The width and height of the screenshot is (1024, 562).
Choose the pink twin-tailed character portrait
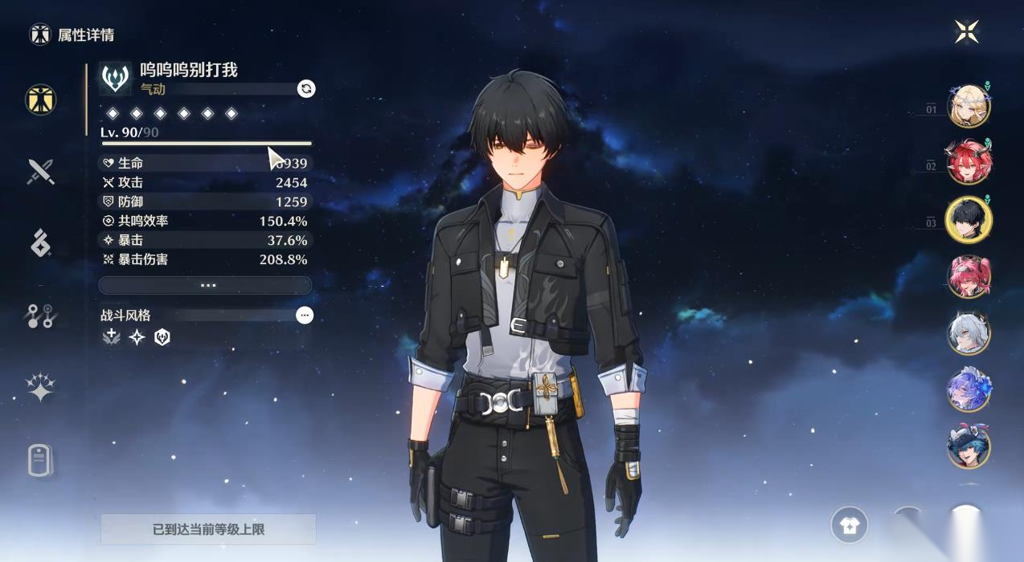(968, 276)
